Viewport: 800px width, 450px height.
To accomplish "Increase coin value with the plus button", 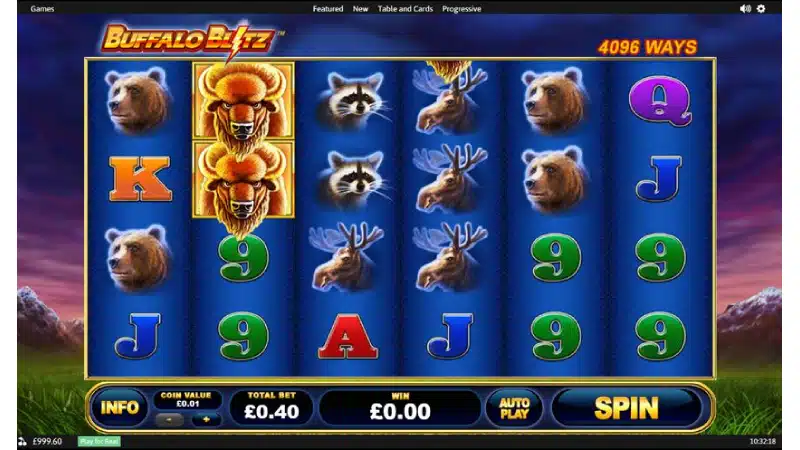I will pyautogui.click(x=207, y=420).
